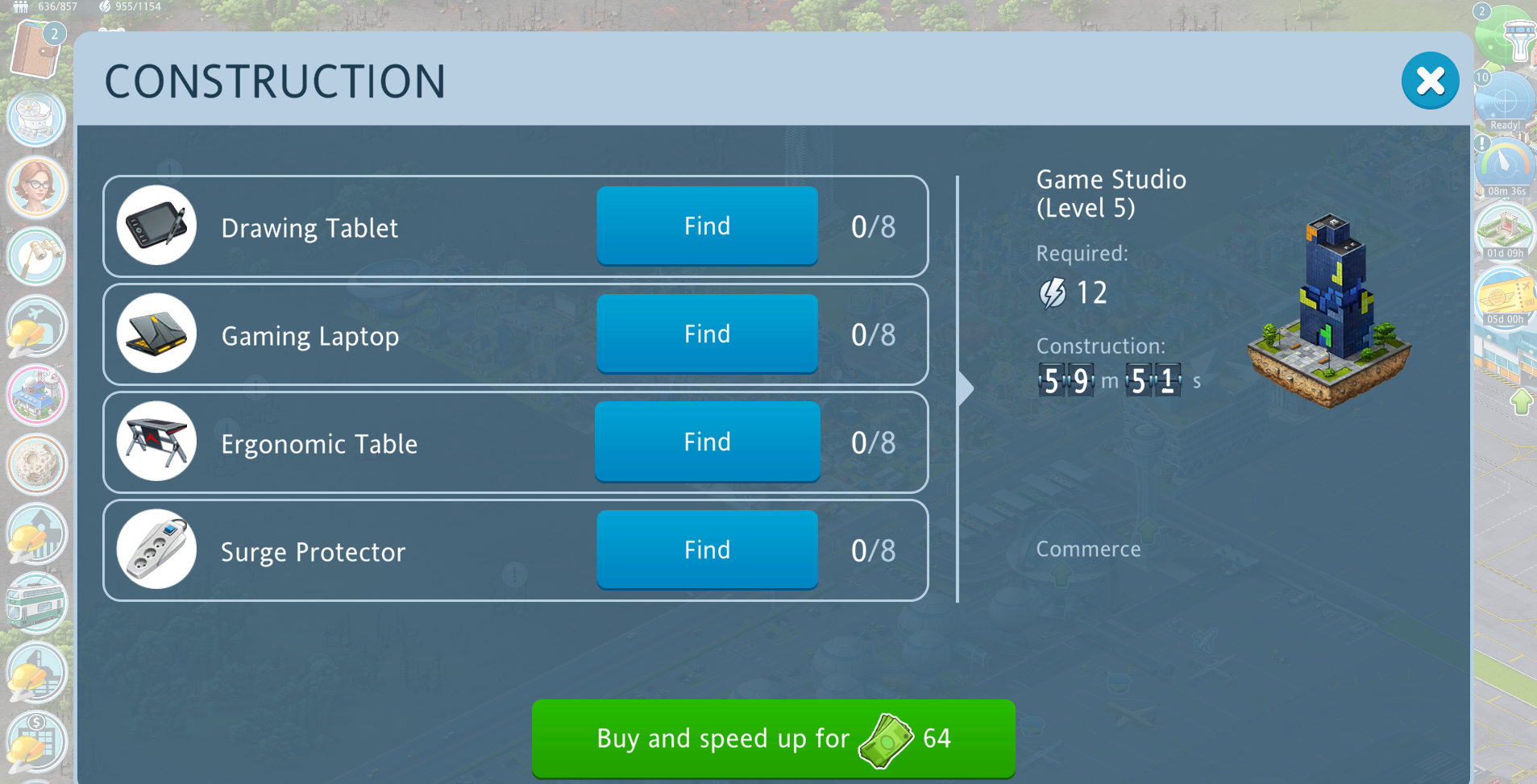1537x784 pixels.
Task: Find the Gaming Laptop item
Action: pyautogui.click(x=707, y=334)
